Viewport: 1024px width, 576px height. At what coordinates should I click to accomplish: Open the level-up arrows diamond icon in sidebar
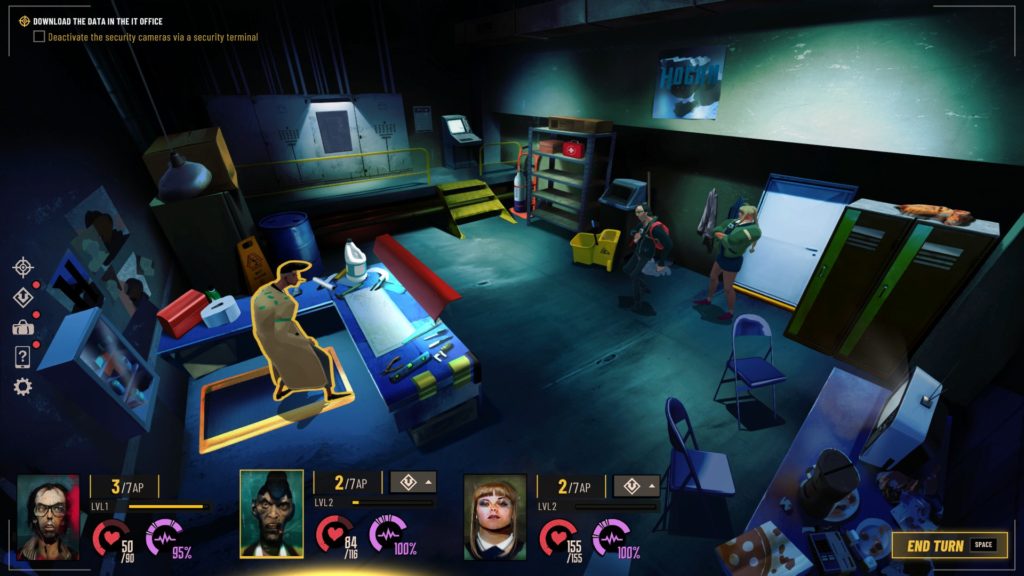tap(23, 297)
